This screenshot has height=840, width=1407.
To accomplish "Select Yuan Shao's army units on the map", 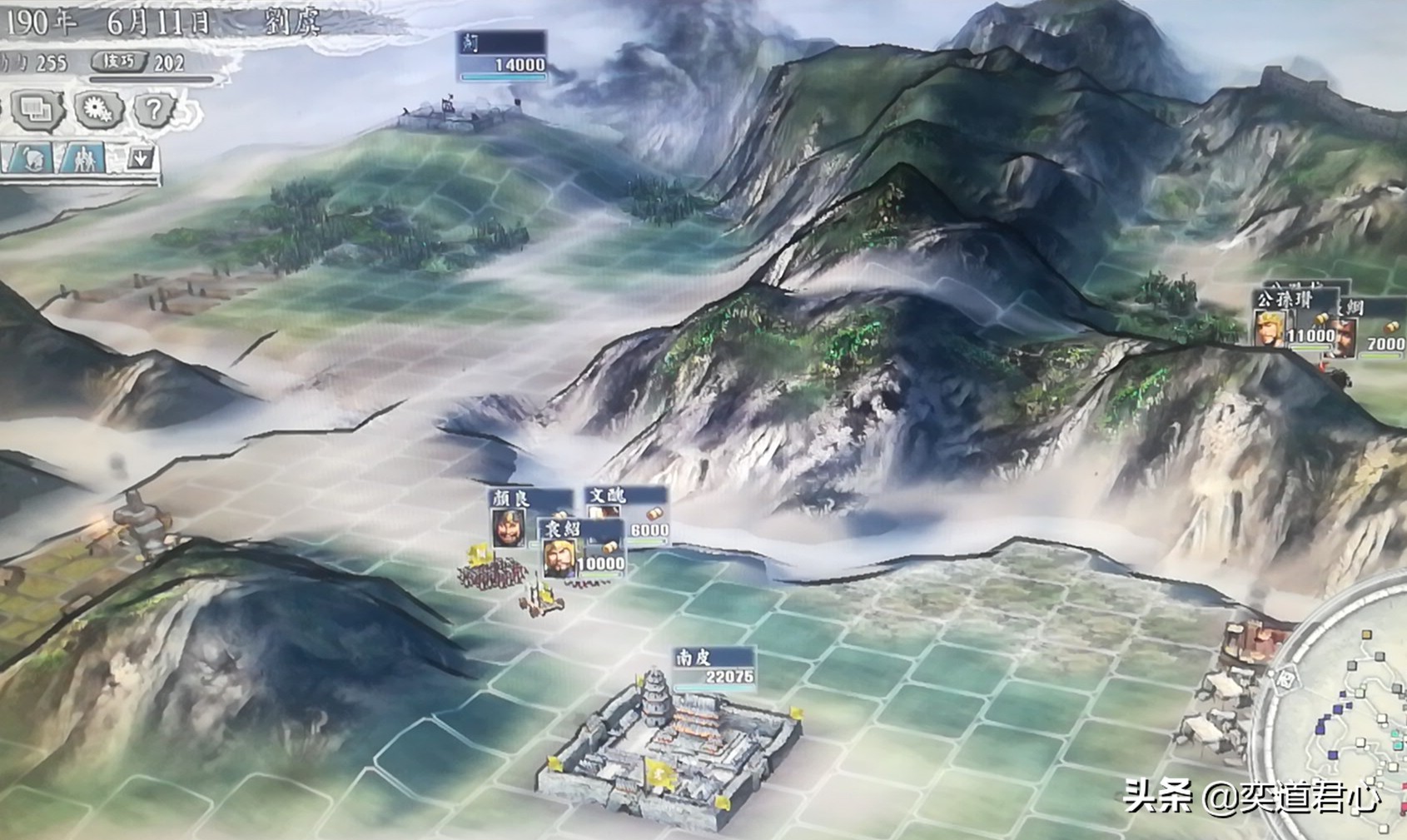I will click(493, 574).
